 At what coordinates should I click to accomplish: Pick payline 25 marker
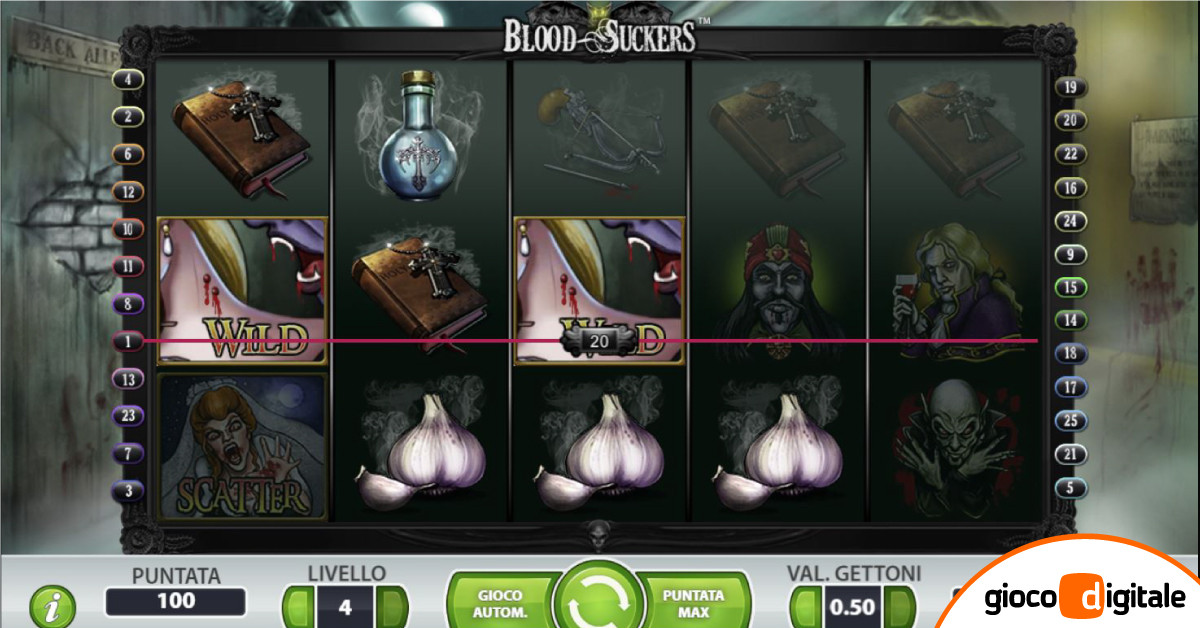[1070, 421]
